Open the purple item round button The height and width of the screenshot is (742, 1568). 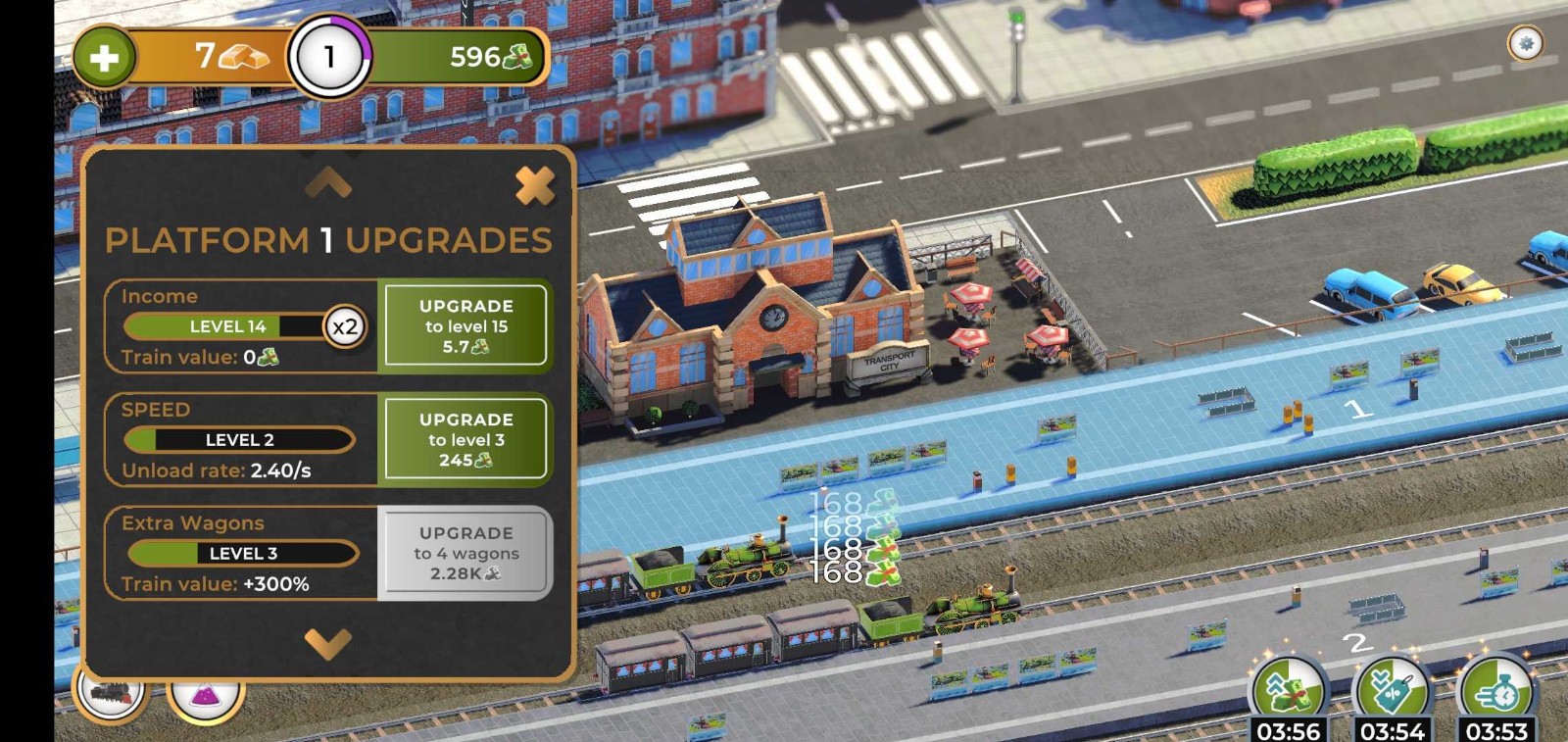tap(205, 696)
